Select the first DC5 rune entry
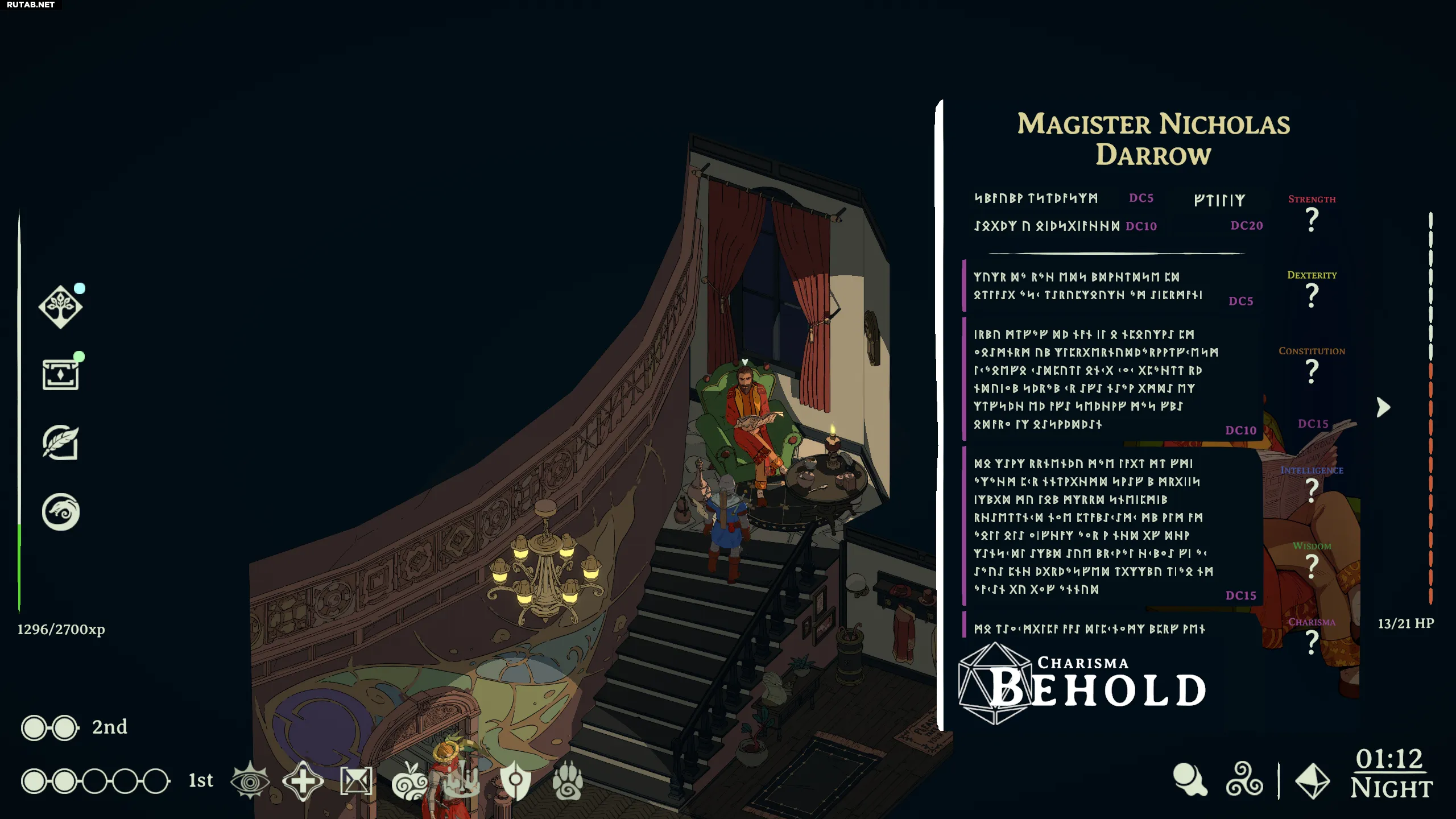Viewport: 1456px width, 819px height. [x=1036, y=198]
